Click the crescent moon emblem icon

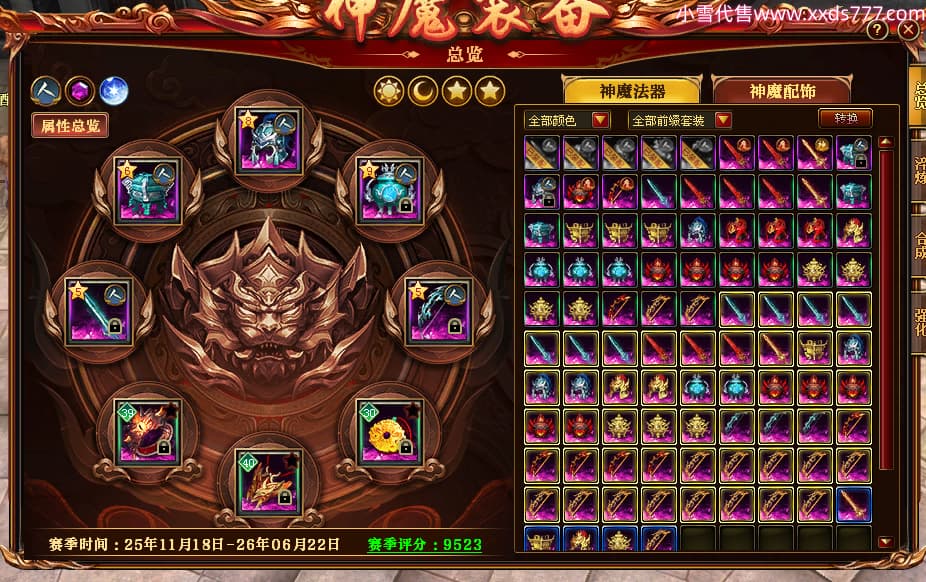(x=423, y=92)
